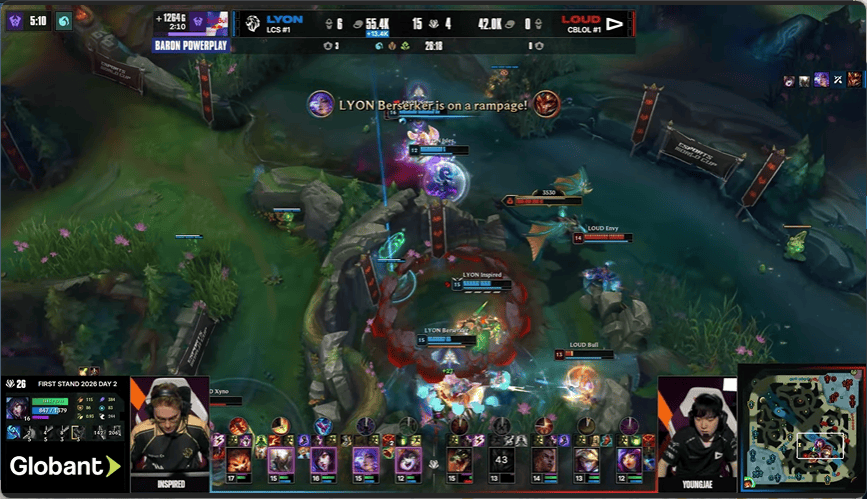Open the Youngjae player camera feed
This screenshot has width=867, height=499.
pos(697,432)
